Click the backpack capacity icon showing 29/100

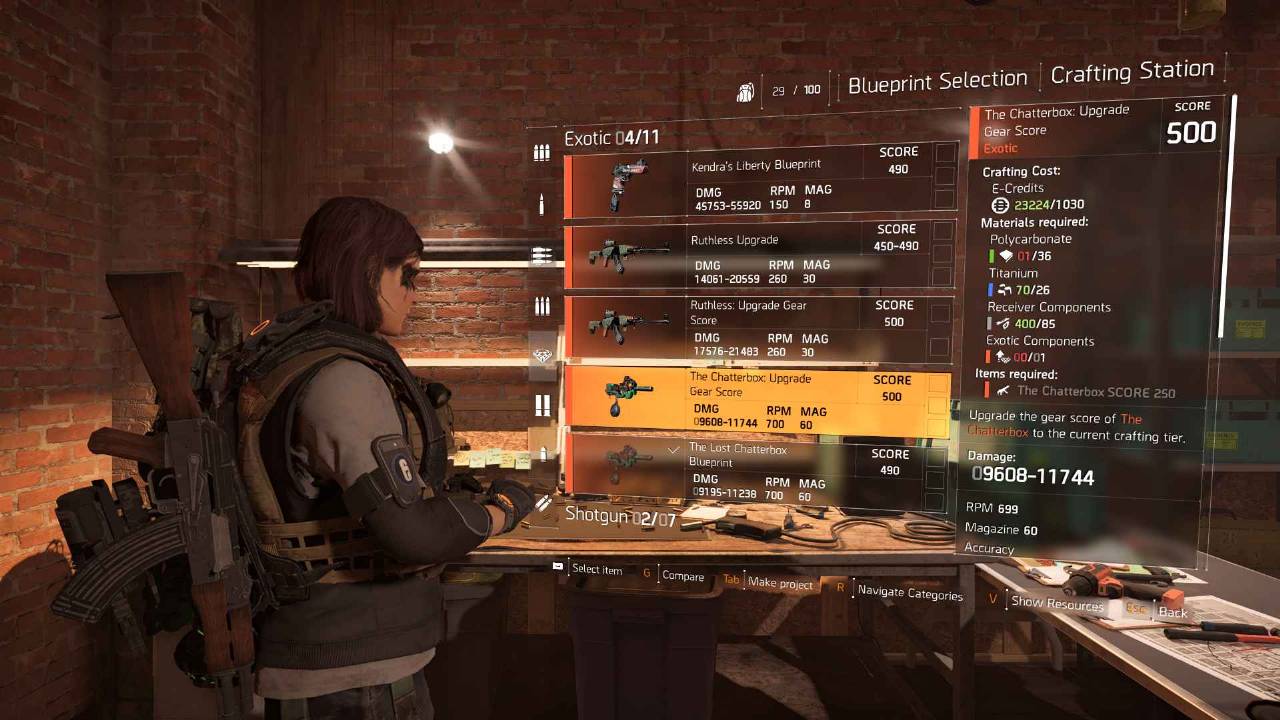pyautogui.click(x=746, y=90)
